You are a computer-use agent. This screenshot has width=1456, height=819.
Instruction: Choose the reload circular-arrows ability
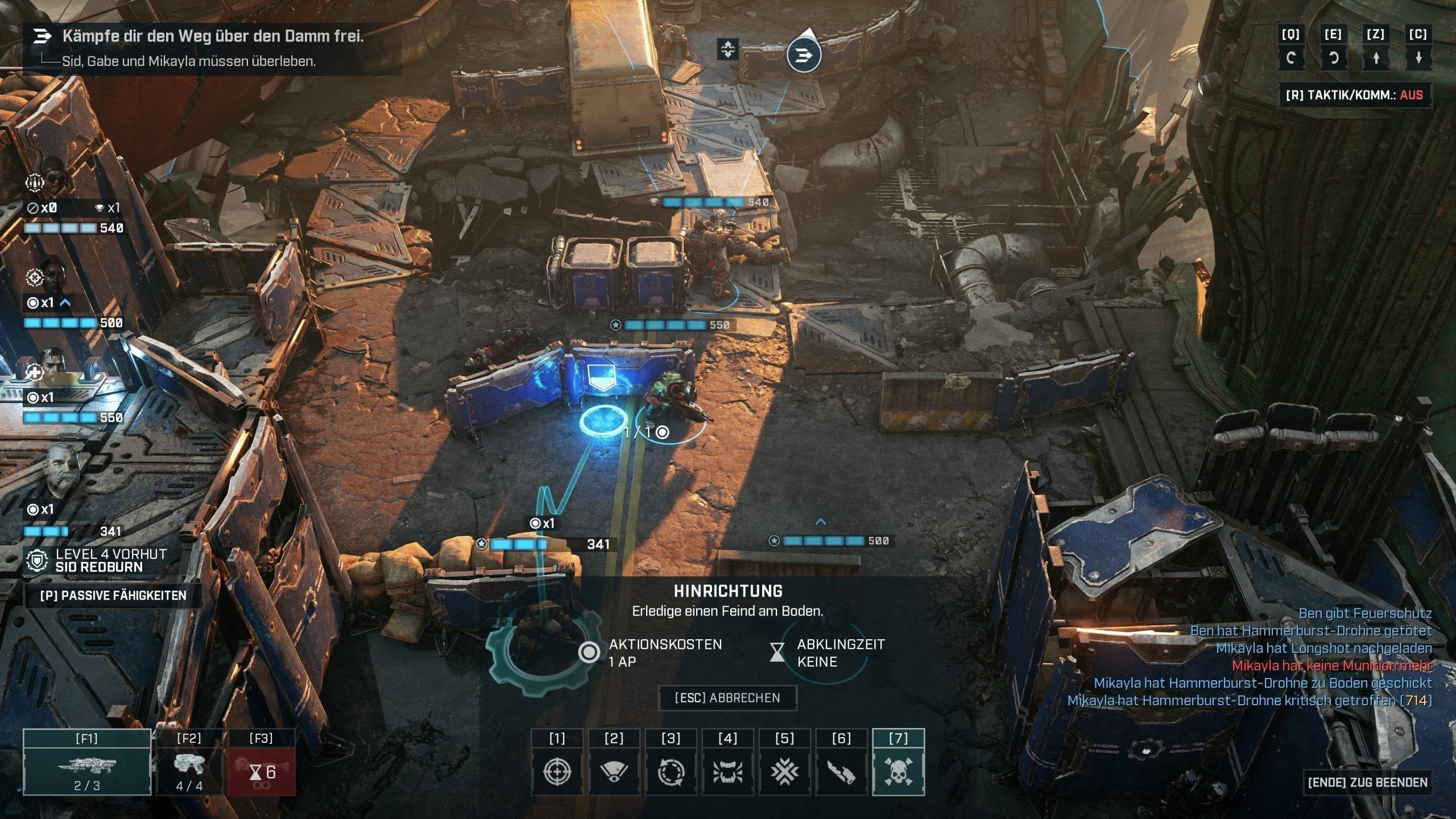[671, 771]
